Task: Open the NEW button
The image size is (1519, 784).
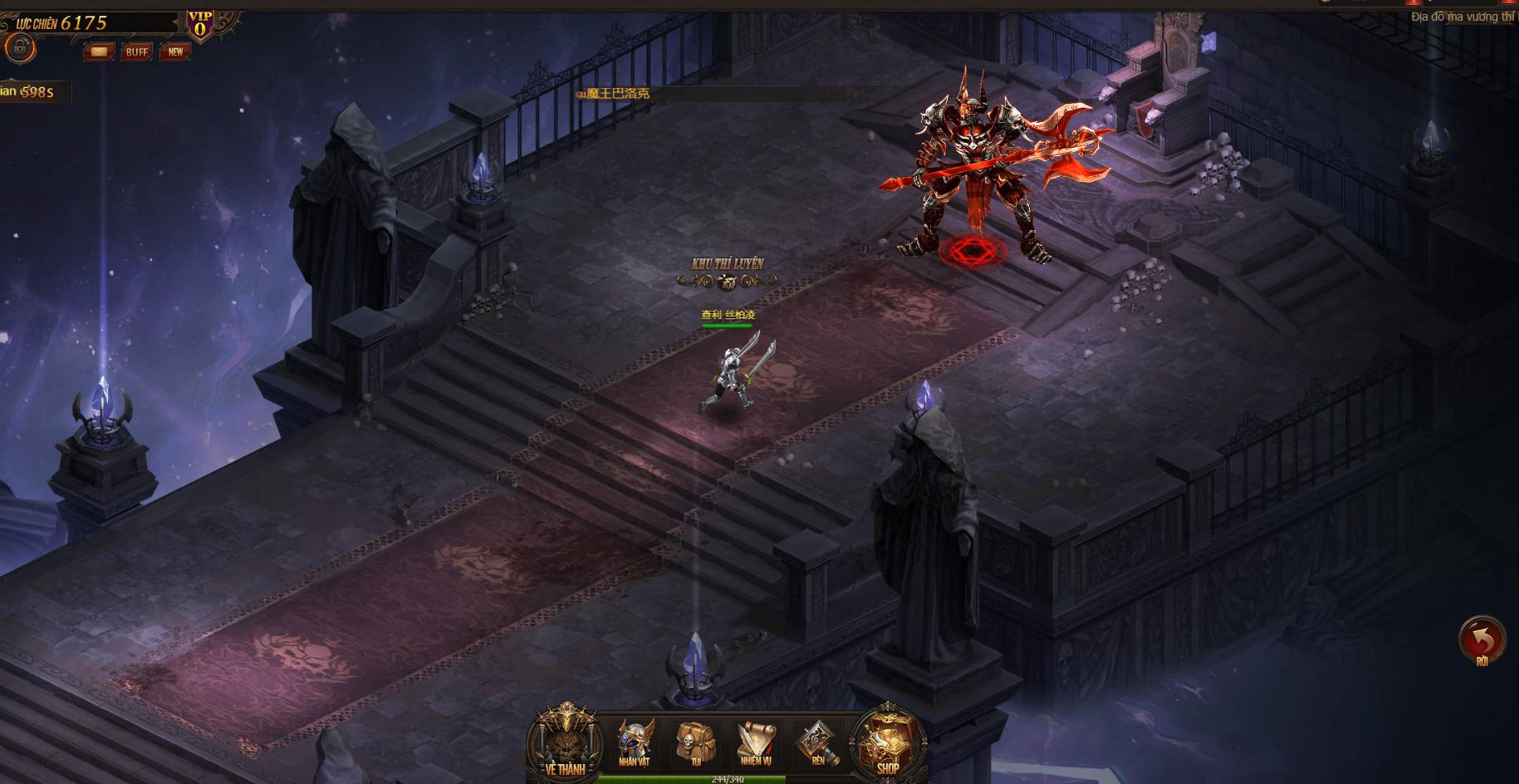Action: pyautogui.click(x=175, y=51)
